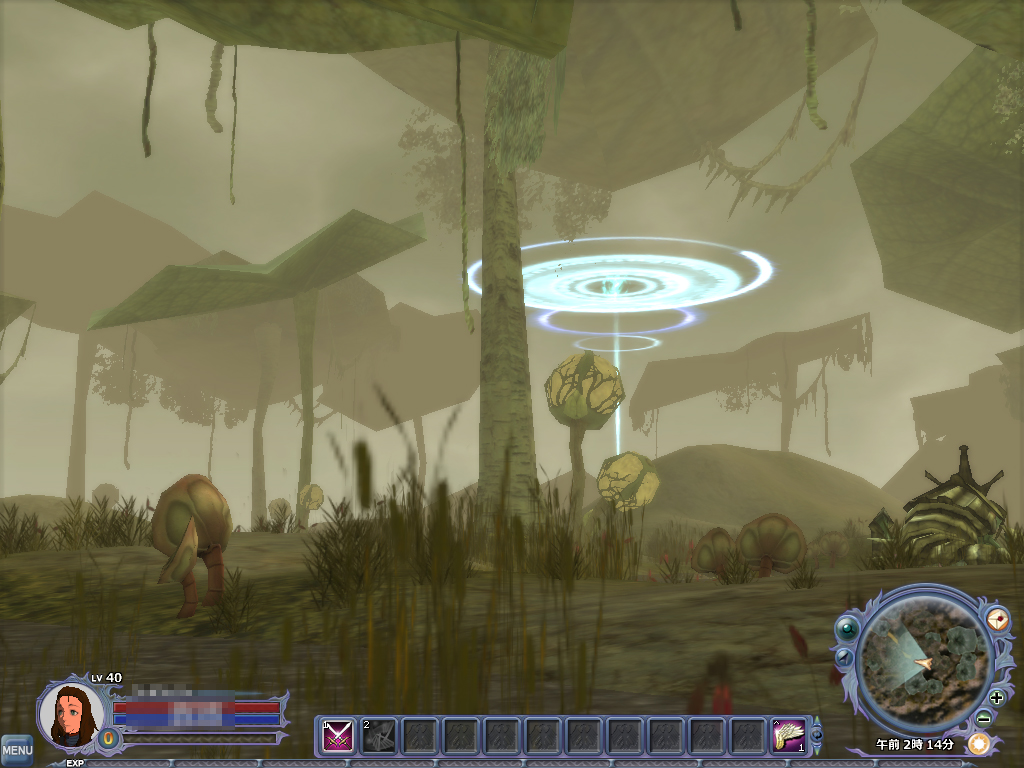Select the player character portrait
This screenshot has width=1024, height=768.
click(x=70, y=714)
